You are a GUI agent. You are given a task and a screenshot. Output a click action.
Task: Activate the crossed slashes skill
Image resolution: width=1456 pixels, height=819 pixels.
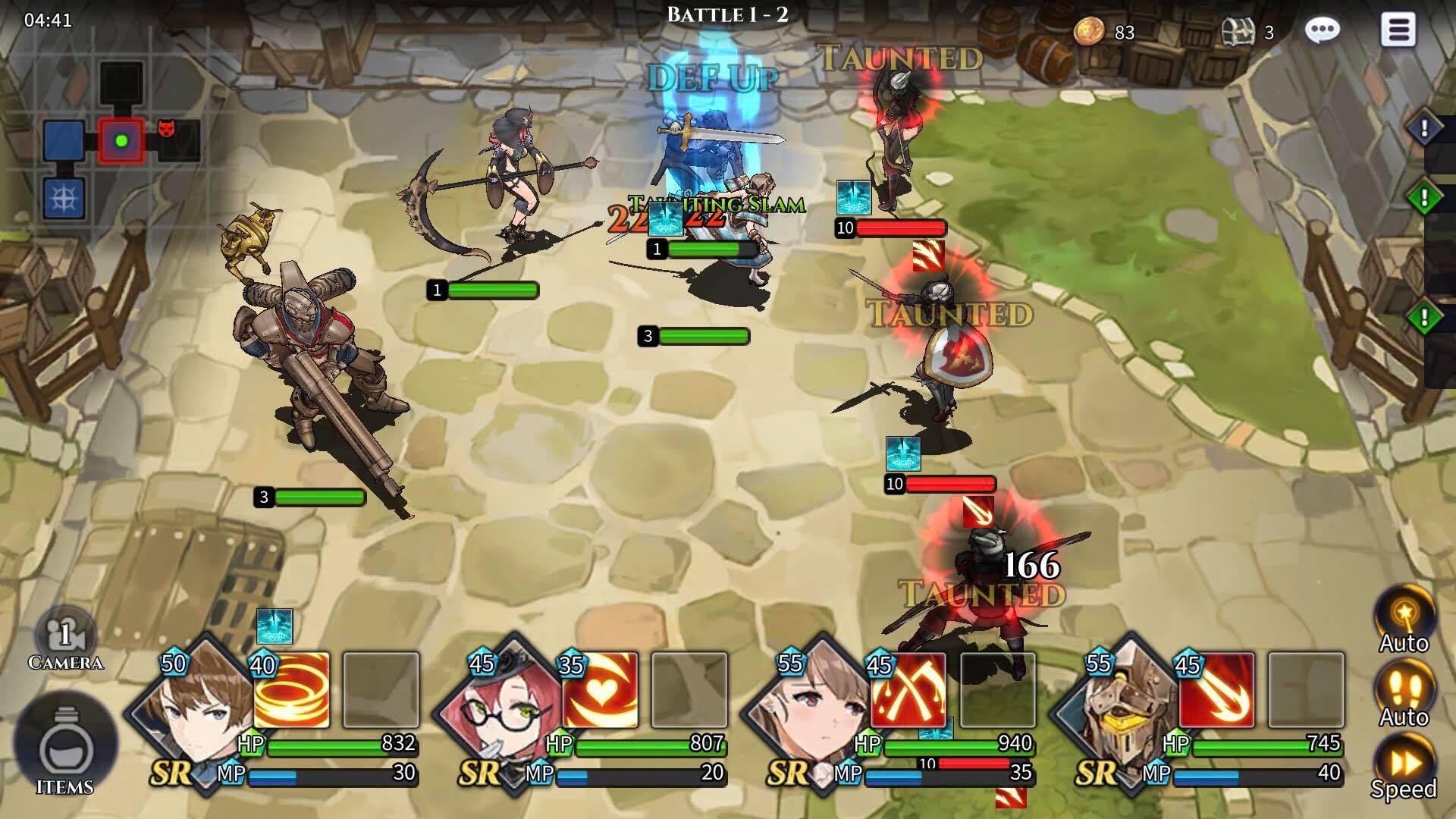click(x=908, y=690)
